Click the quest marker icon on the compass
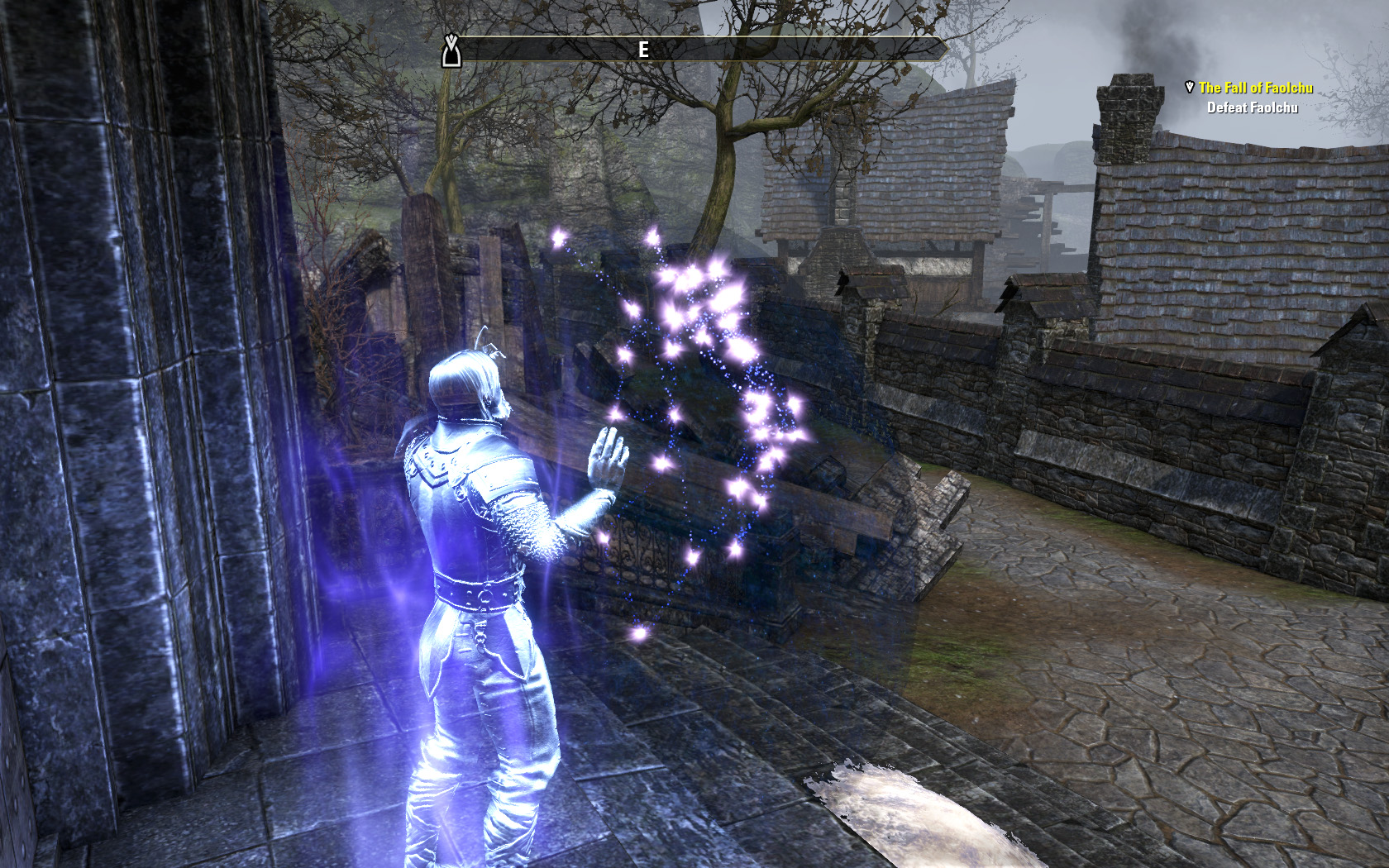Viewport: 1389px width, 868px height. tap(451, 51)
